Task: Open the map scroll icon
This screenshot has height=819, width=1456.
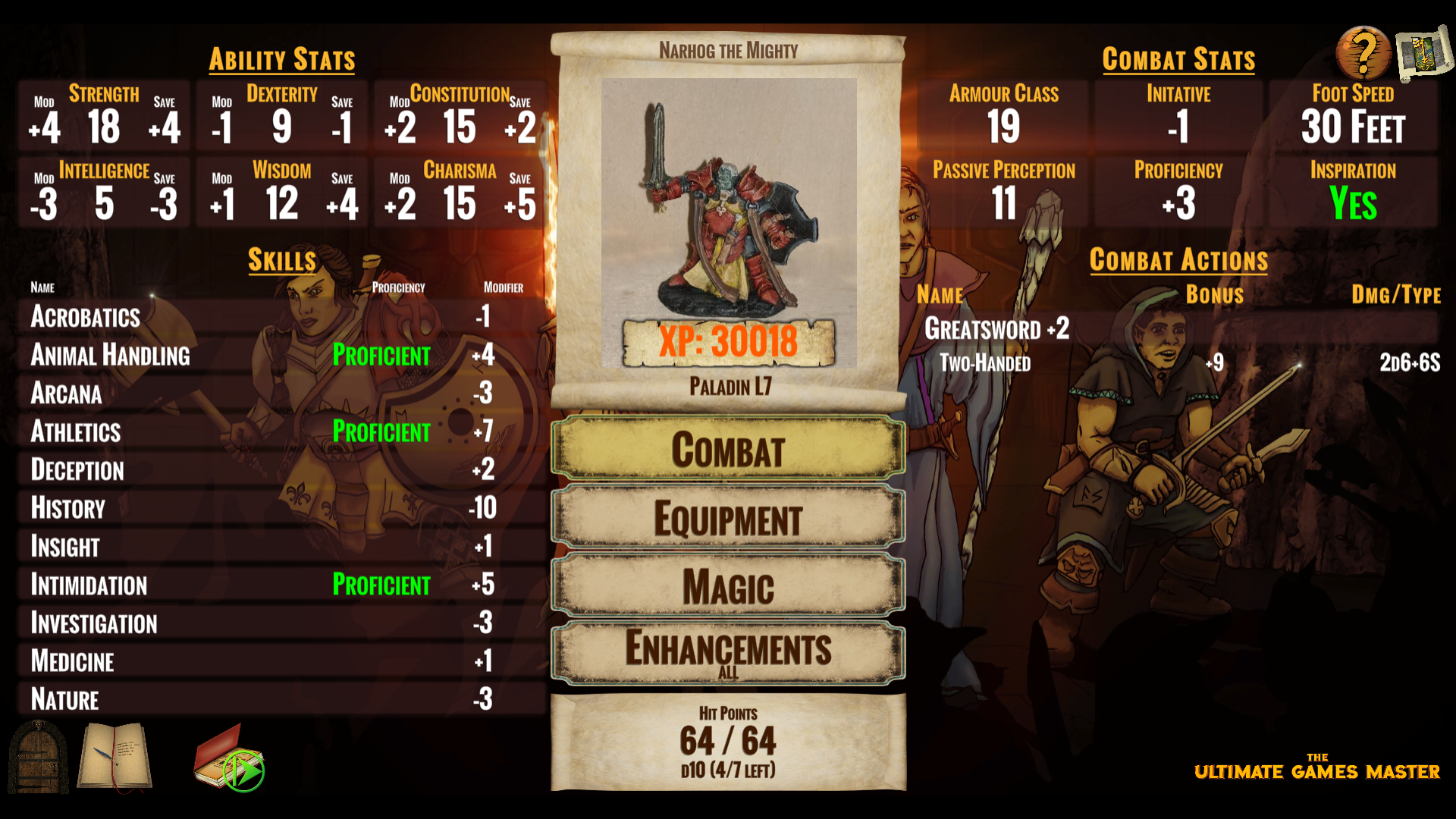Action: point(1423,53)
